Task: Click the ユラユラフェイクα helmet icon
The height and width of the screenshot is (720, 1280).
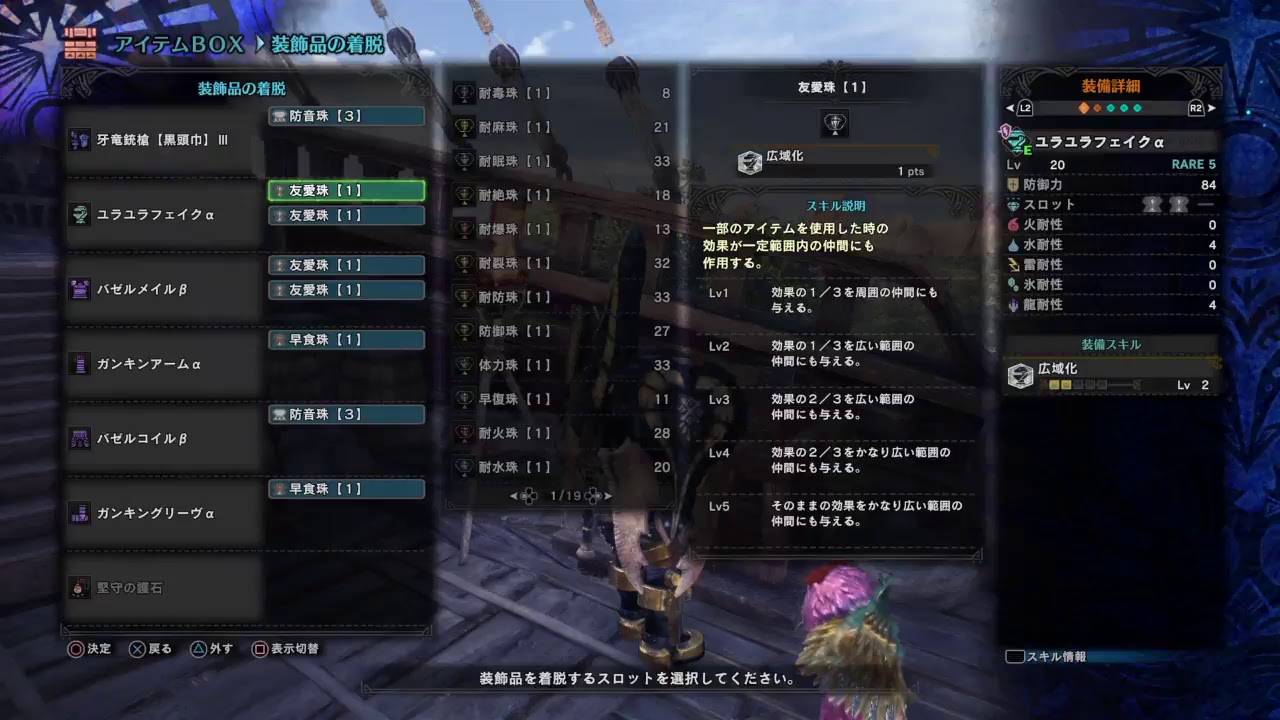Action: point(78,215)
